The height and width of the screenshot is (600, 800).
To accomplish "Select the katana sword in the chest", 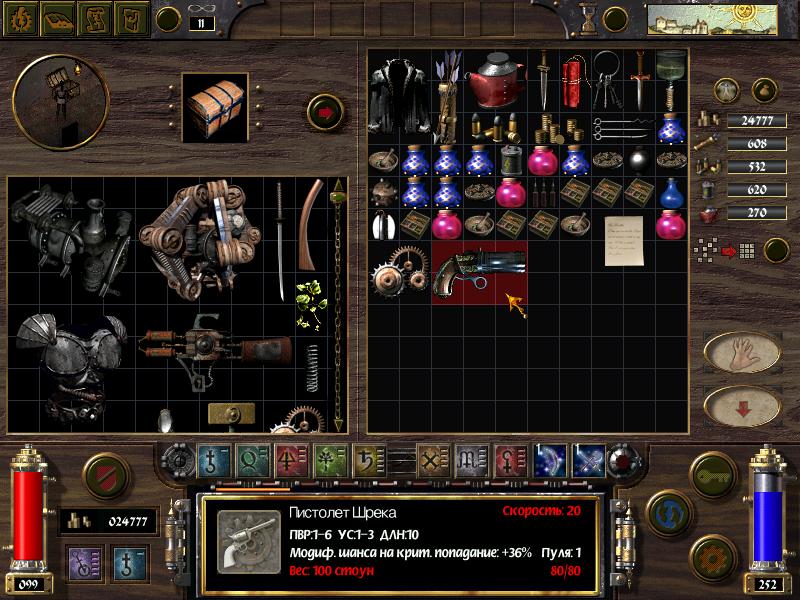I will click(281, 240).
